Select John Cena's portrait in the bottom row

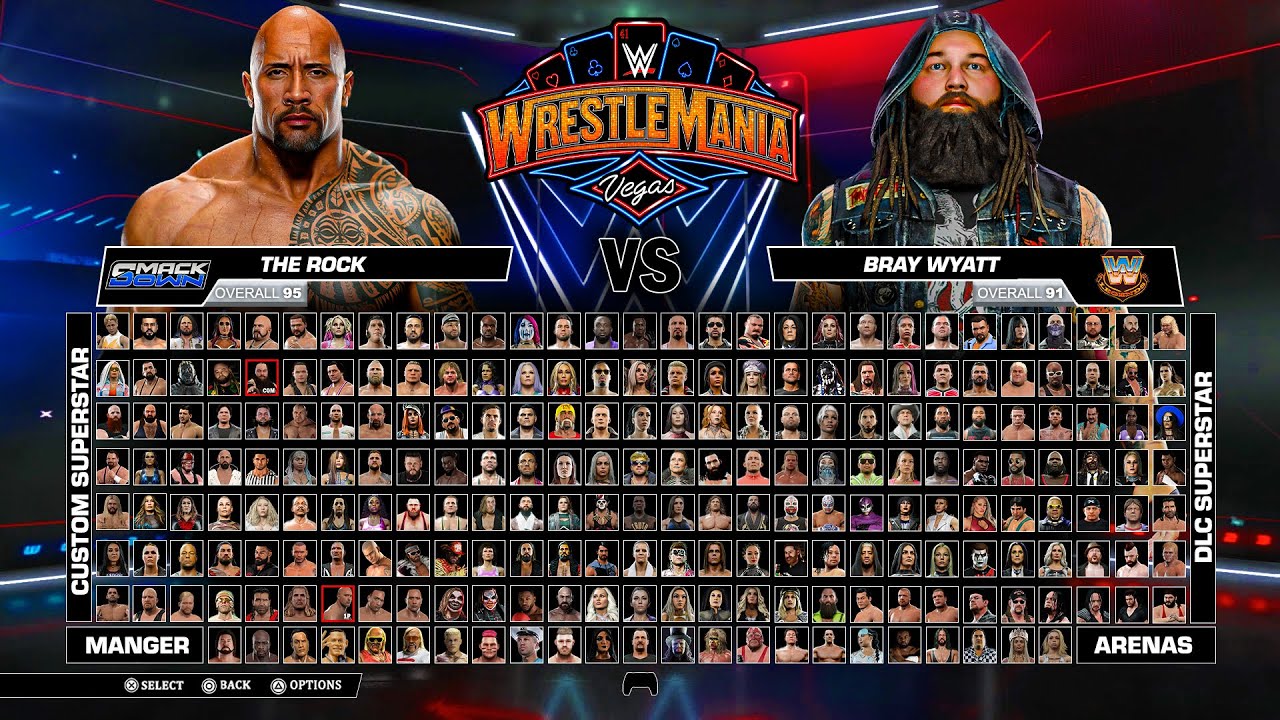pos(336,643)
